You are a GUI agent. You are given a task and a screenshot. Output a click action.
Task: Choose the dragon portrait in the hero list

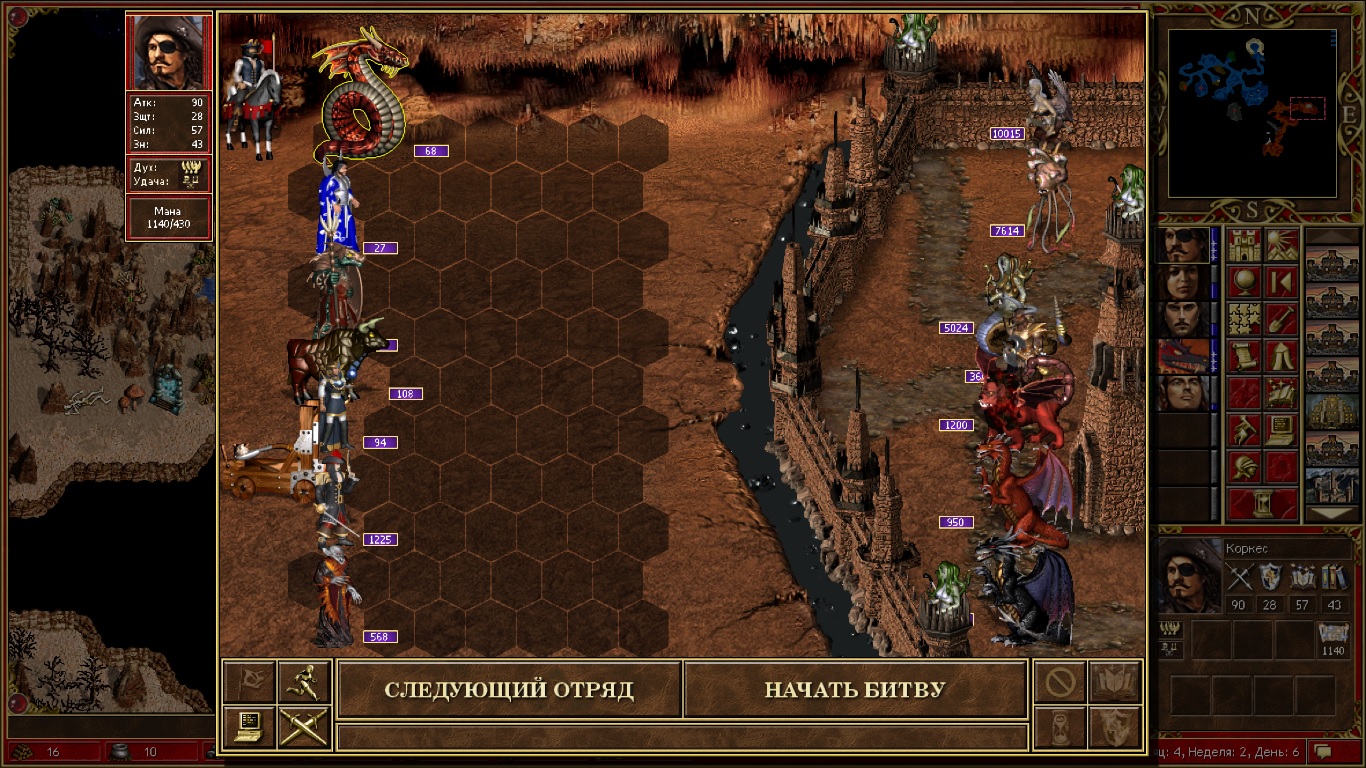click(x=1182, y=356)
